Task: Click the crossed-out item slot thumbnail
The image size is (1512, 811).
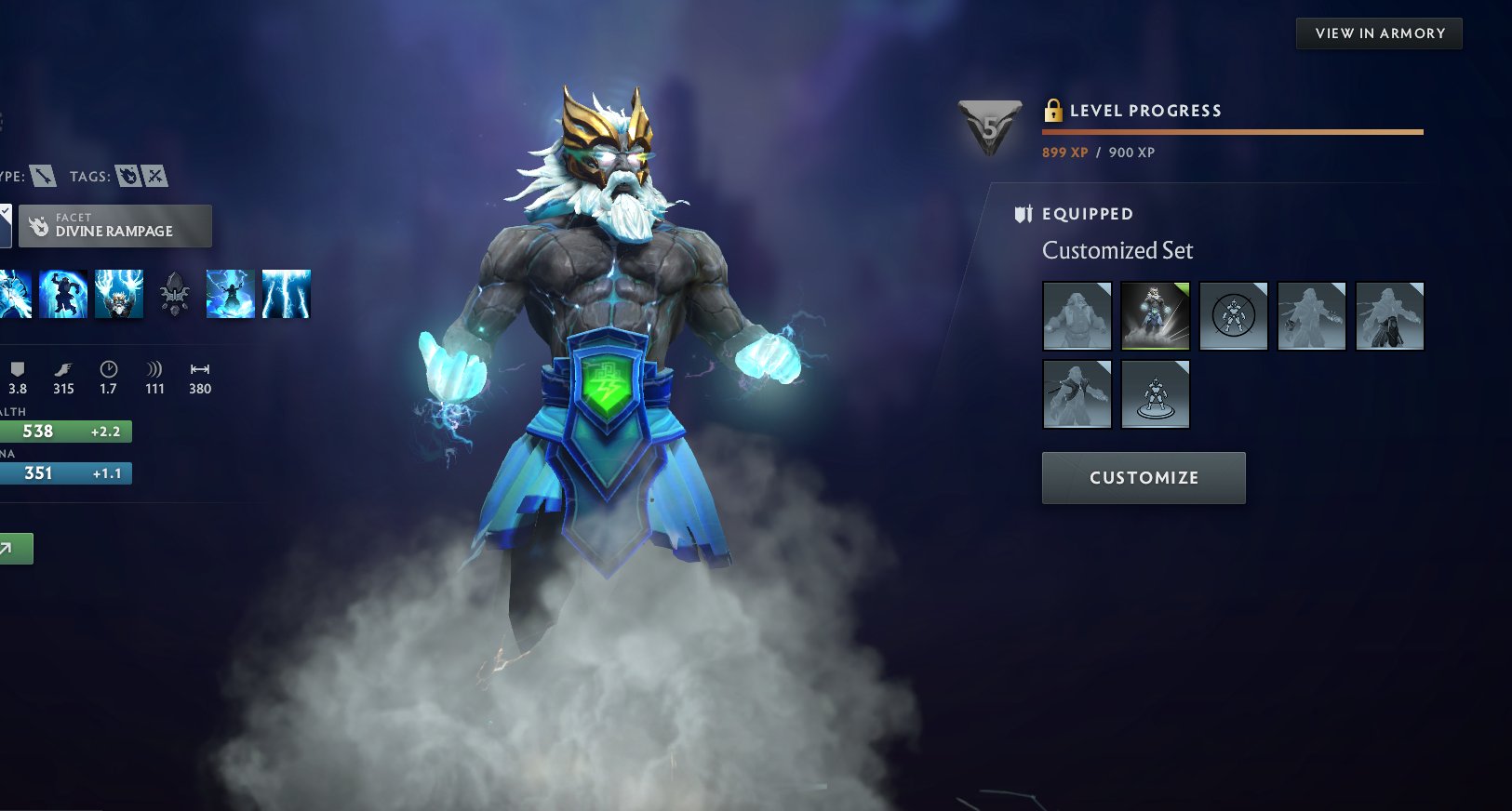Action: tap(1233, 316)
